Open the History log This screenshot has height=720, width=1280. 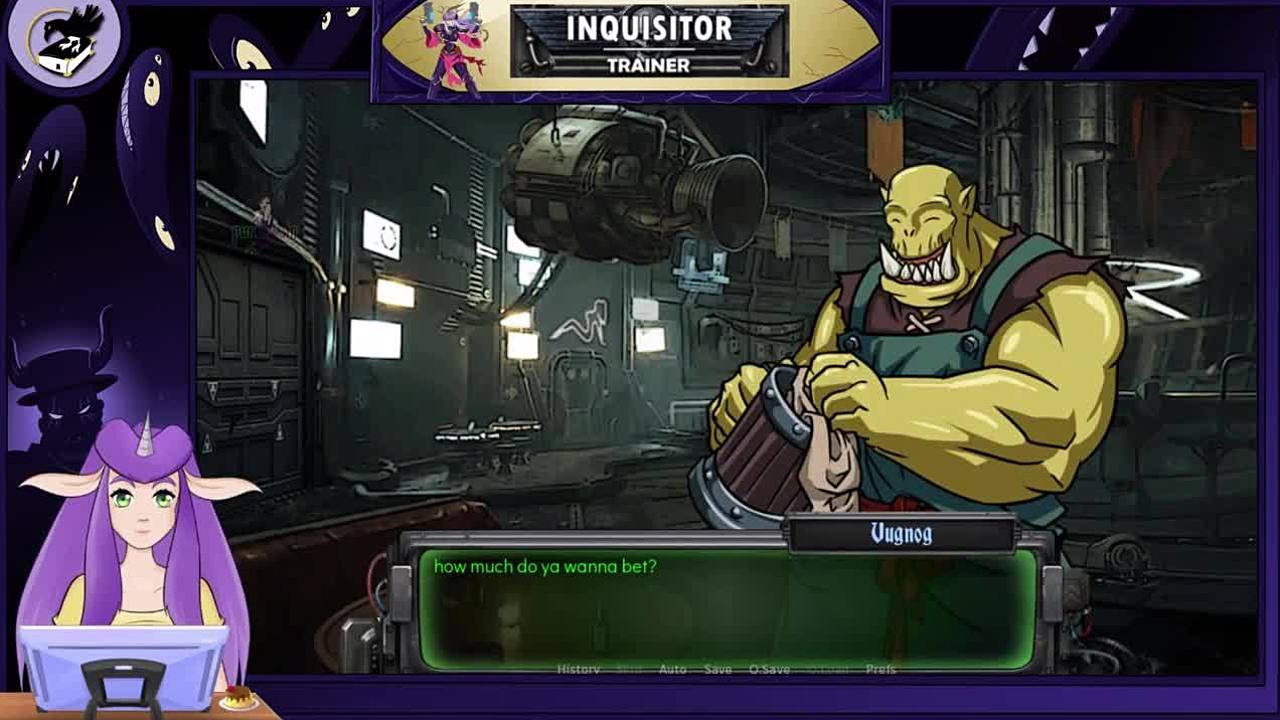point(578,669)
